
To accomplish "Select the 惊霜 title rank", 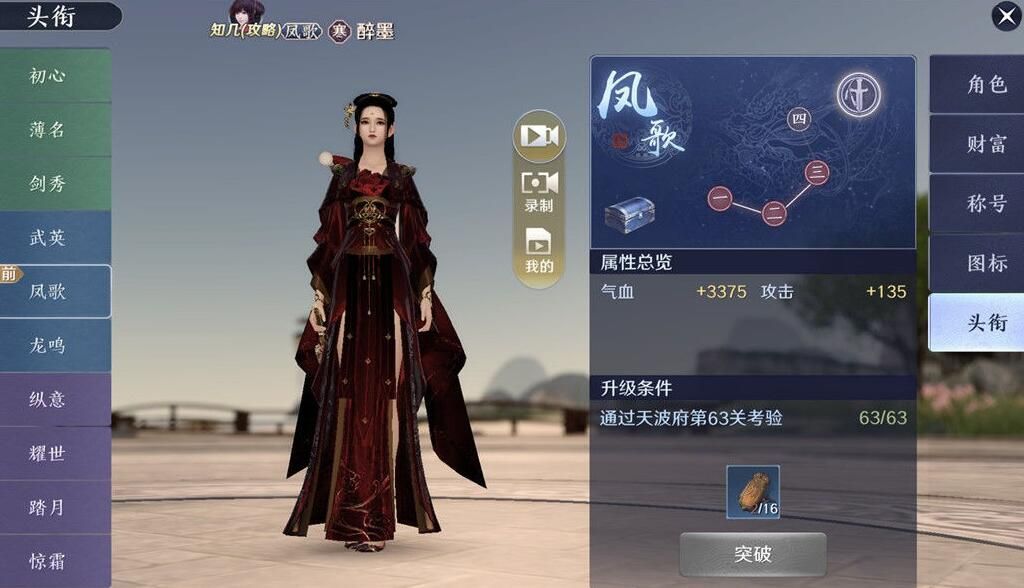I will click(x=50, y=560).
